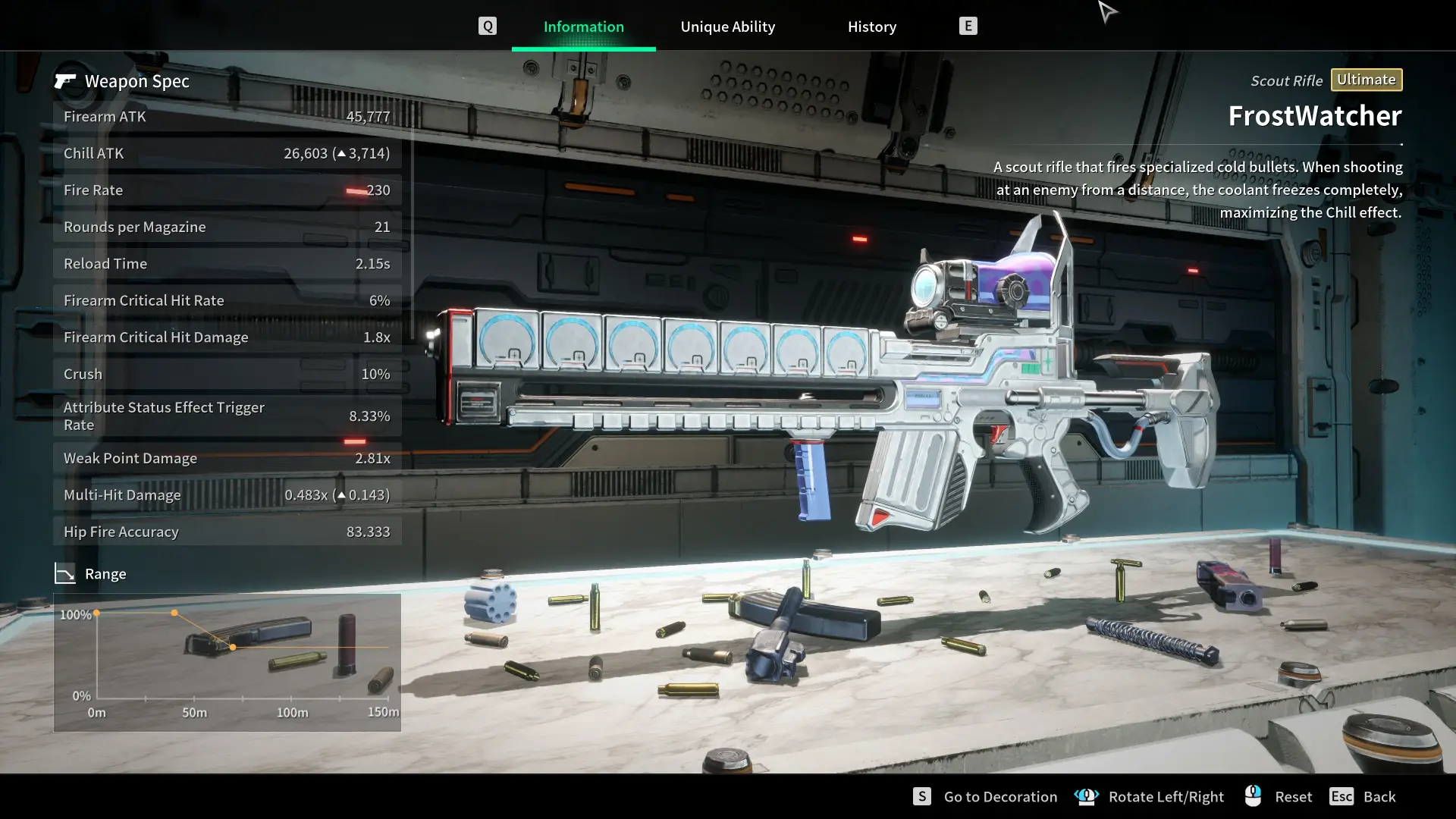Click the Q key icon to cycle tabs left
The height and width of the screenshot is (819, 1456).
[x=488, y=25]
